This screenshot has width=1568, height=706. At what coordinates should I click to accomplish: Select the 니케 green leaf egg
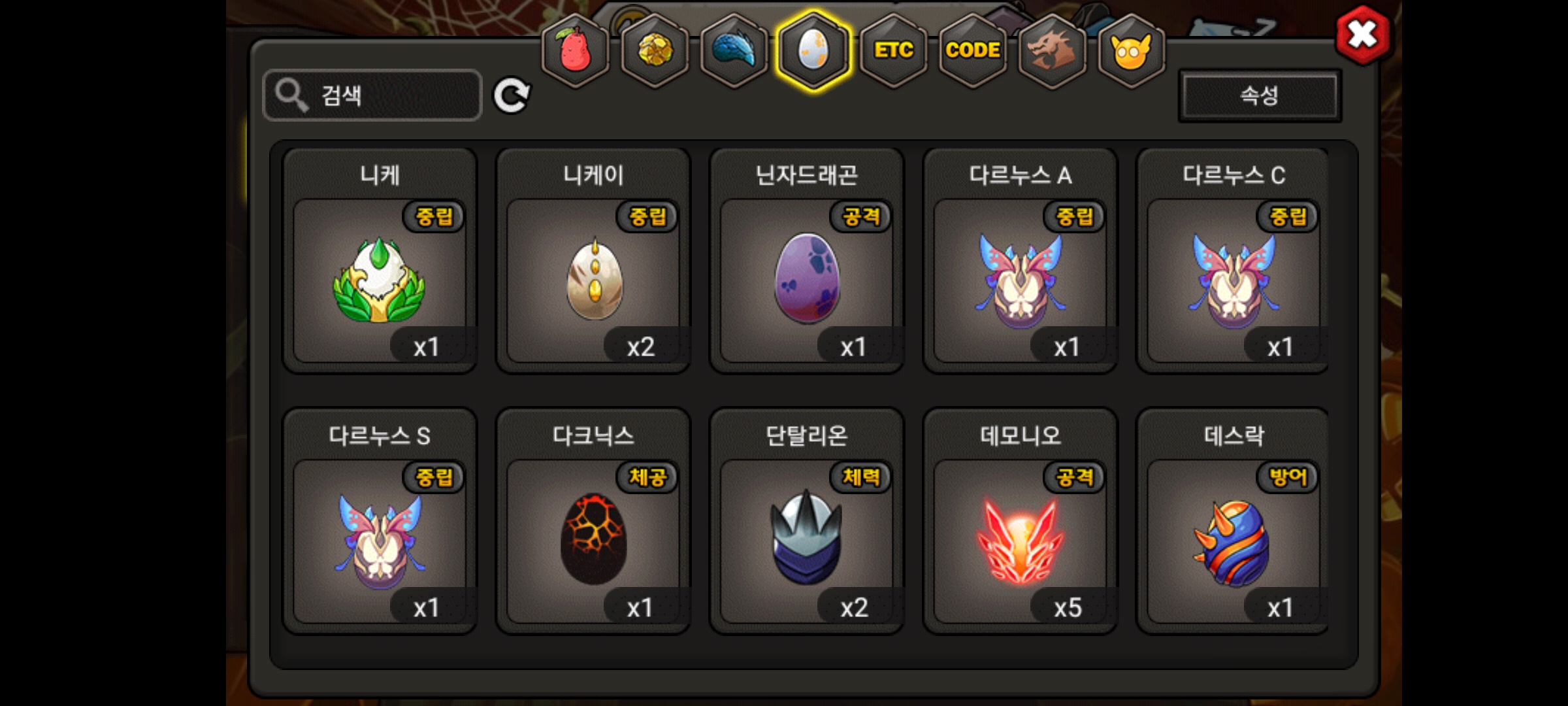pyautogui.click(x=380, y=280)
